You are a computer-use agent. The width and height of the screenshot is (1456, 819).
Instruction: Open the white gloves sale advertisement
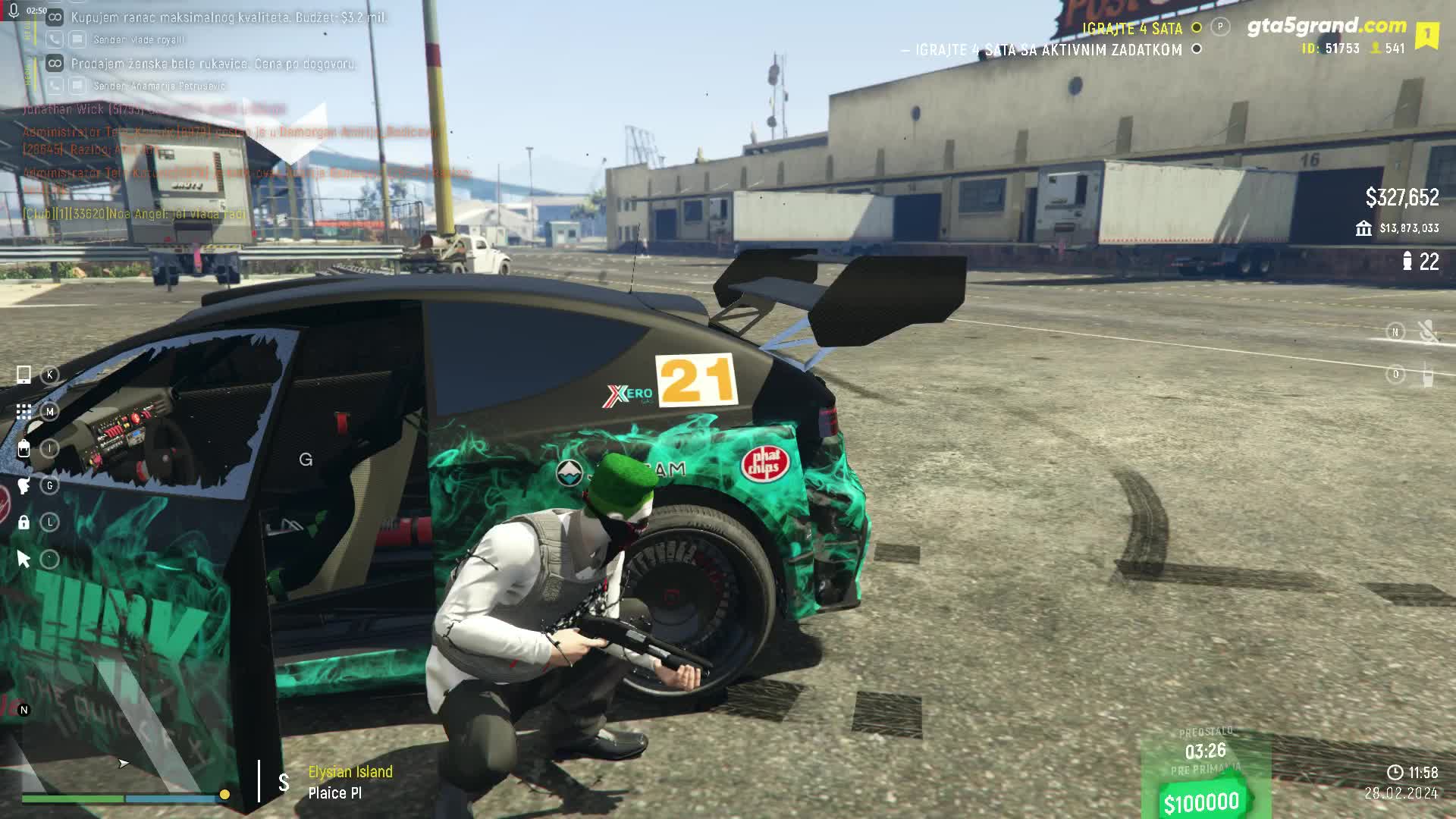pos(213,64)
